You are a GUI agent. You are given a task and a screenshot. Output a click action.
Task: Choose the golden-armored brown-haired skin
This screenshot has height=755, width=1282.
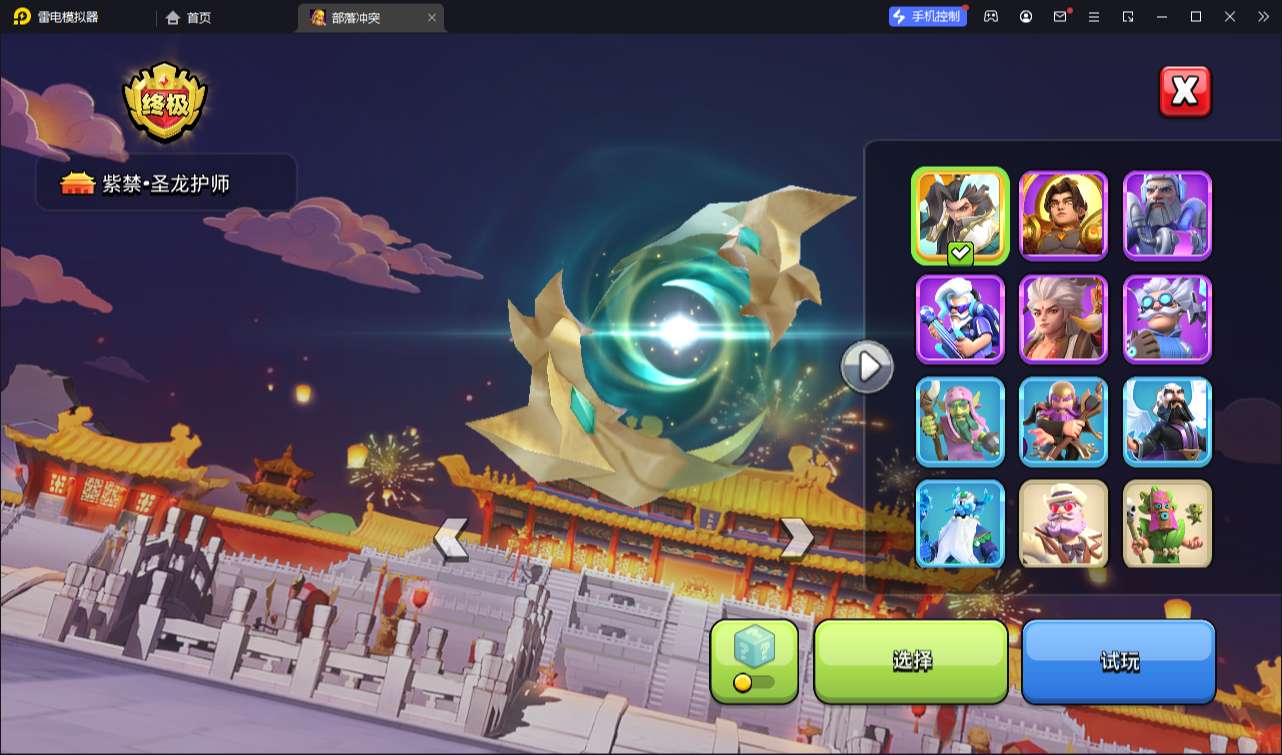point(1063,216)
